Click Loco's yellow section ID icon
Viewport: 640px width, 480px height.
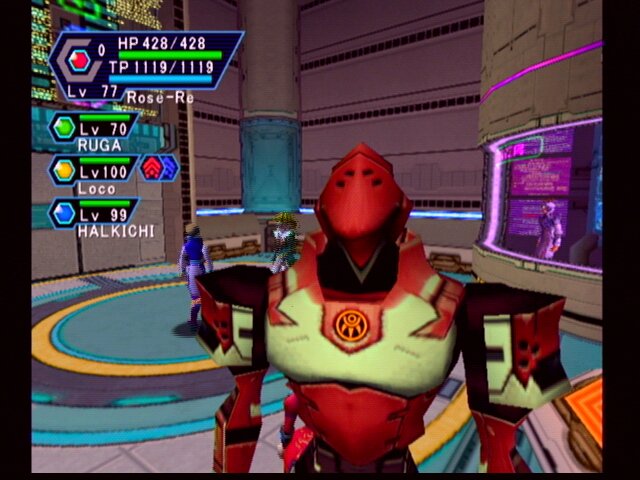[x=64, y=170]
